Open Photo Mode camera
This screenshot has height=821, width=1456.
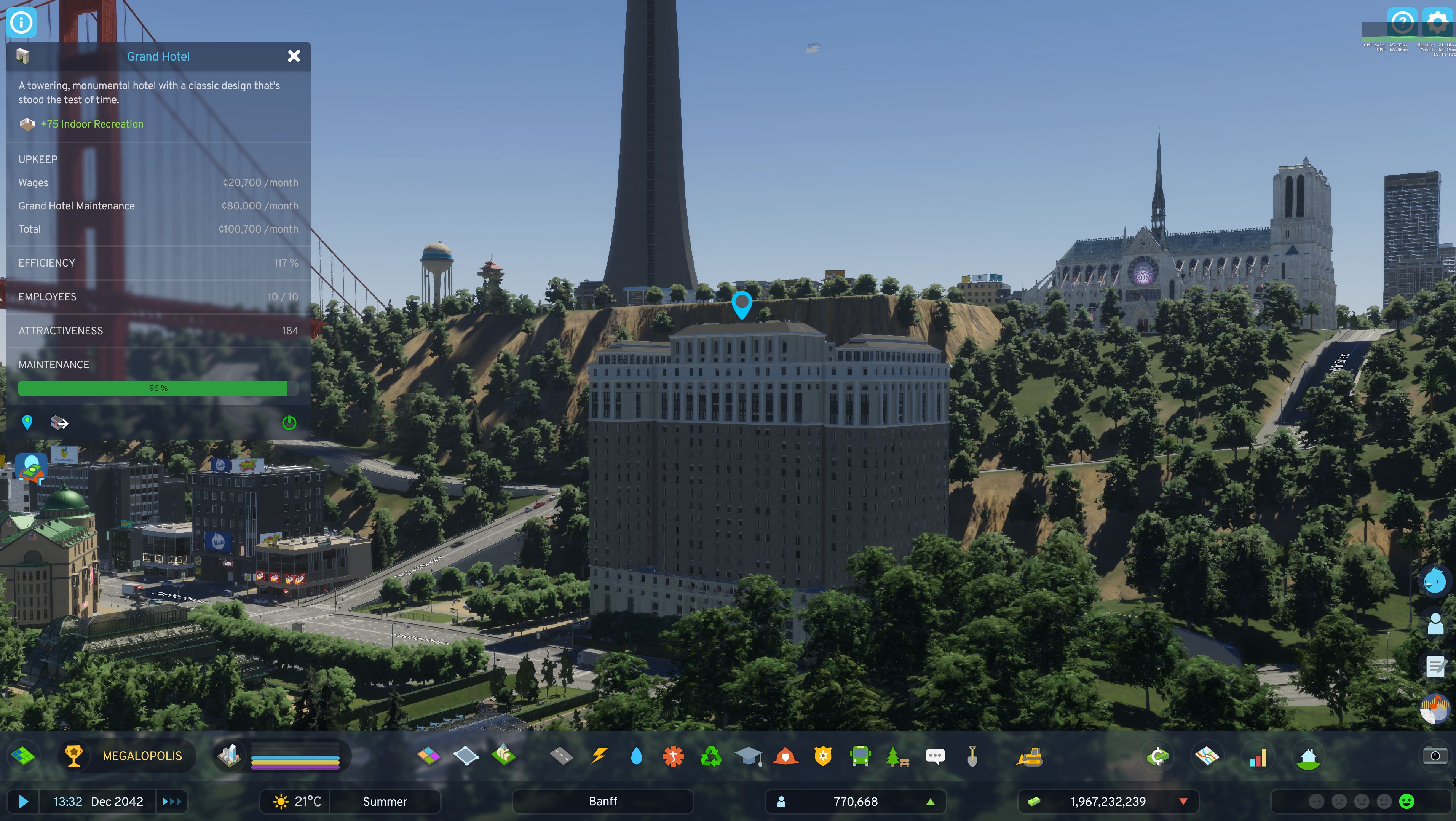tap(1436, 756)
